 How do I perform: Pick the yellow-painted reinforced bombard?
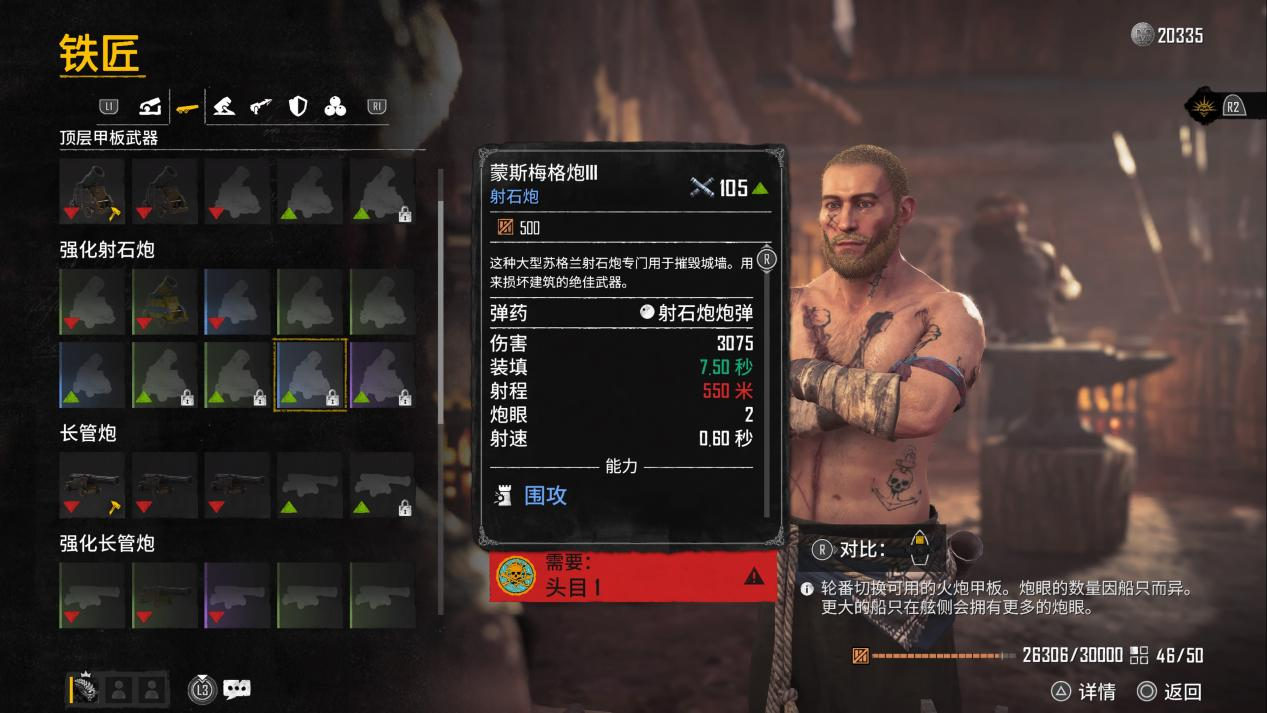click(x=165, y=302)
